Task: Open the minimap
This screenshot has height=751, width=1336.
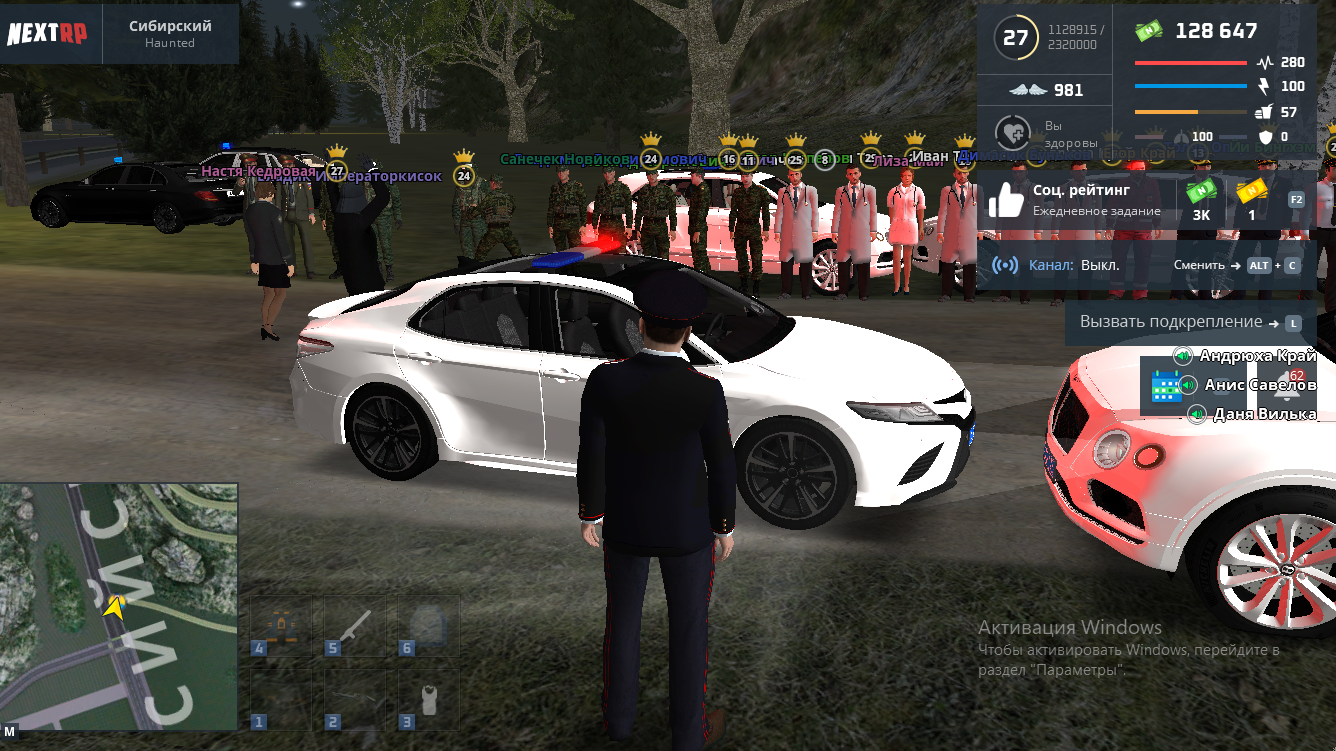Action: (x=119, y=605)
